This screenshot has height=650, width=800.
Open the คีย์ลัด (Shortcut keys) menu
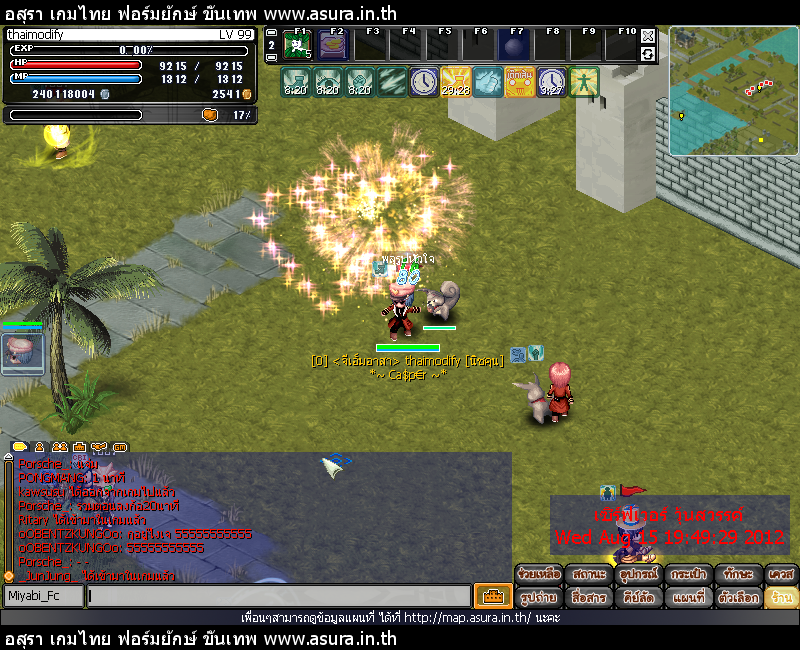[639, 597]
